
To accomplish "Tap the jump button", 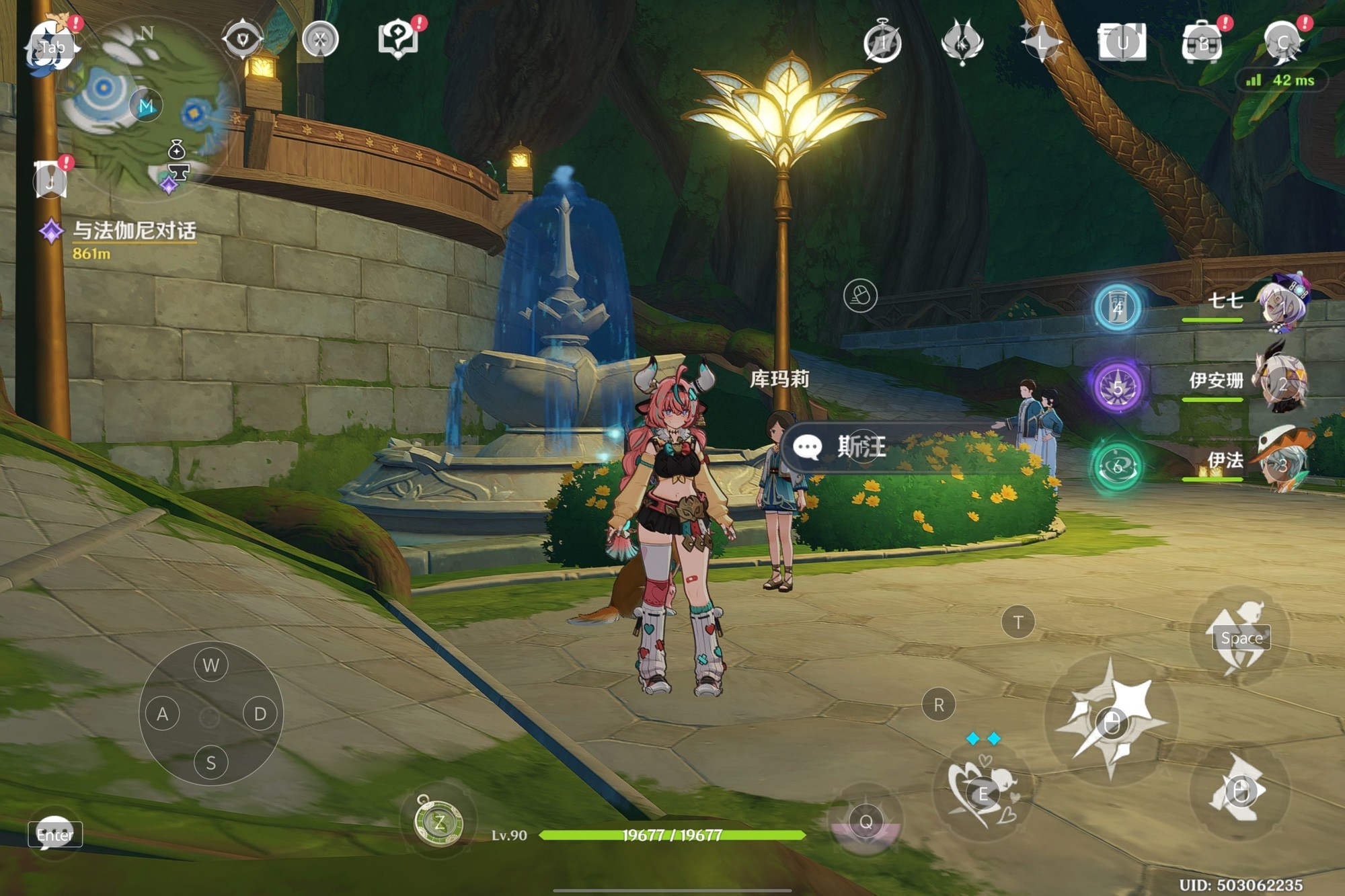I will [1241, 637].
